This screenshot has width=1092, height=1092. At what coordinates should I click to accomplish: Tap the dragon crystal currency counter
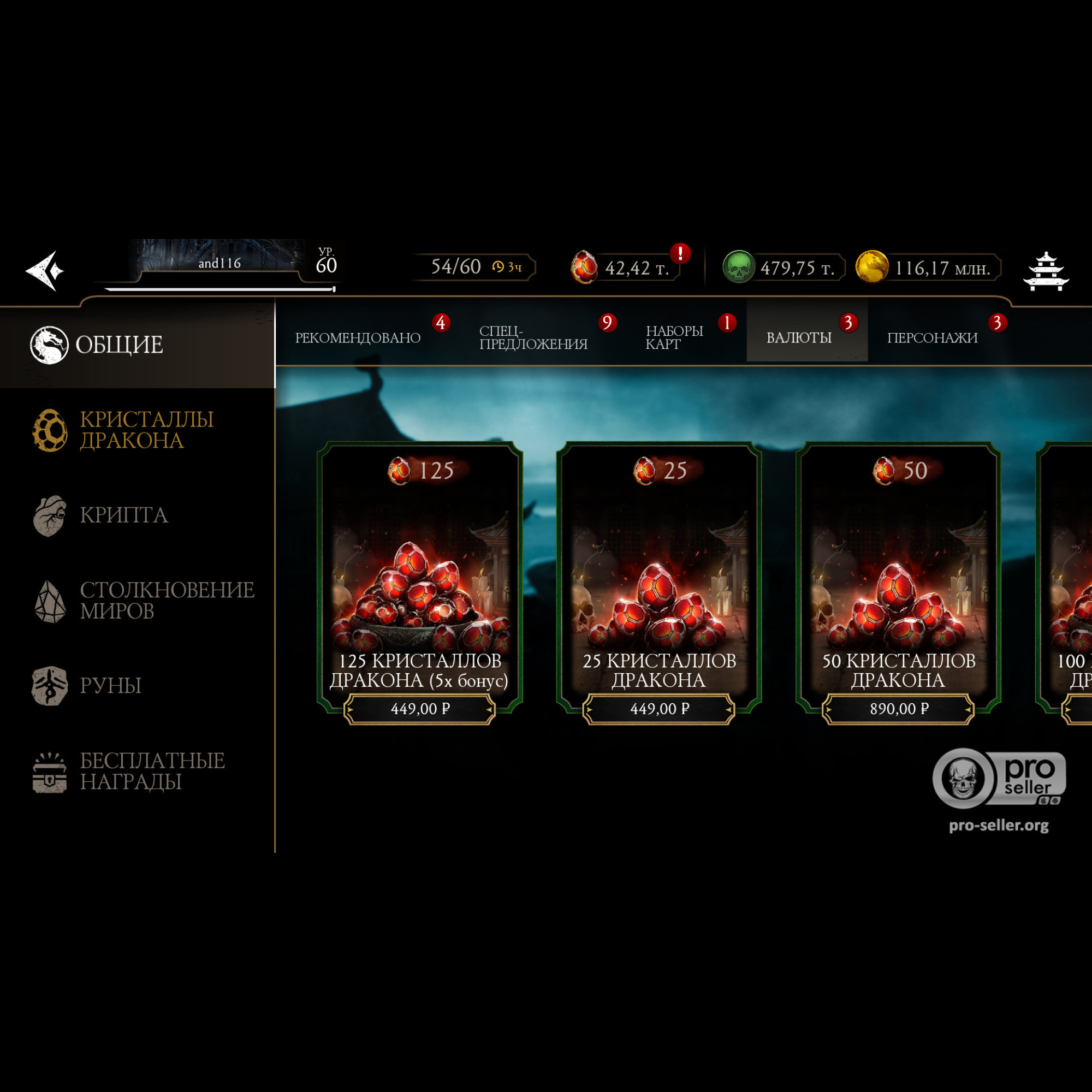pos(625,268)
